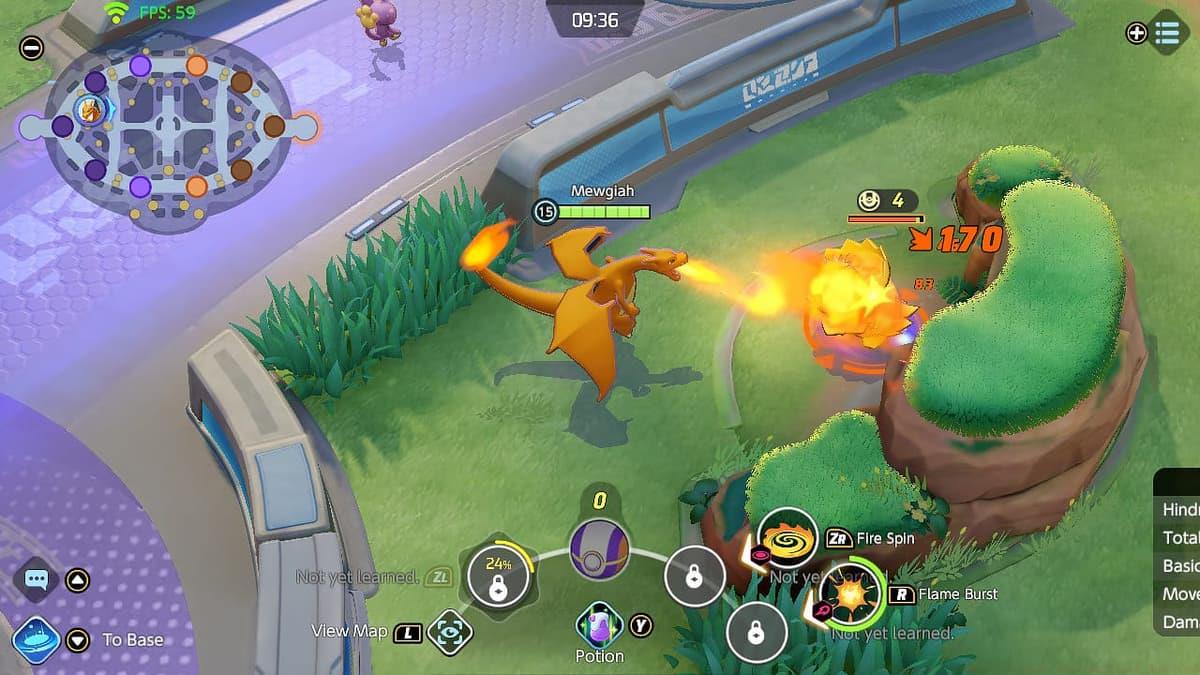Open the quick chat speech bubble
This screenshot has height=675, width=1200.
pyautogui.click(x=36, y=579)
